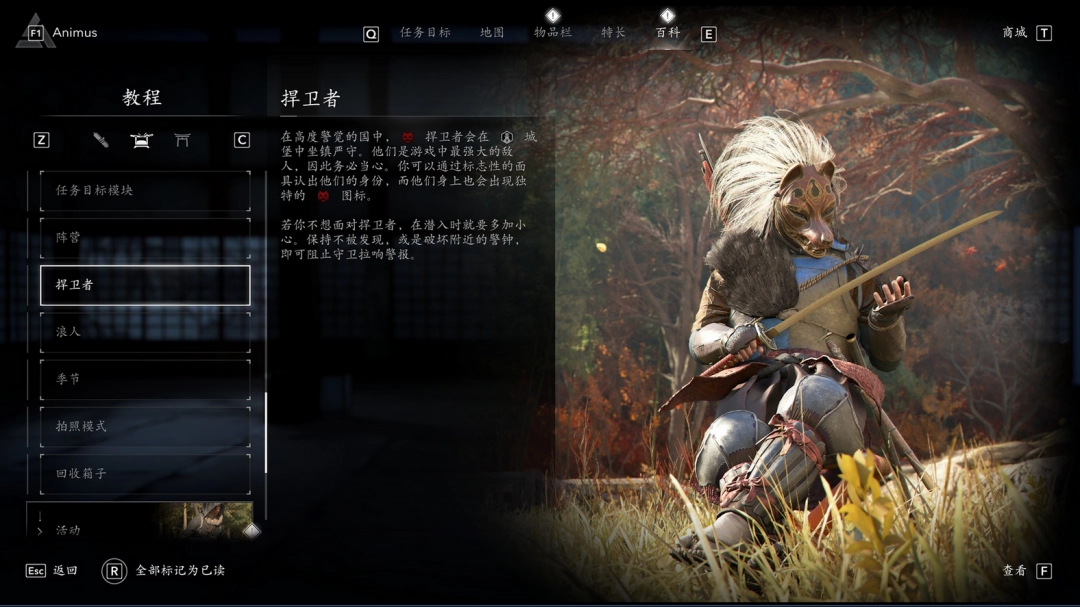Select the torii gate icon category
Viewport: 1080px width, 607px height.
[182, 140]
